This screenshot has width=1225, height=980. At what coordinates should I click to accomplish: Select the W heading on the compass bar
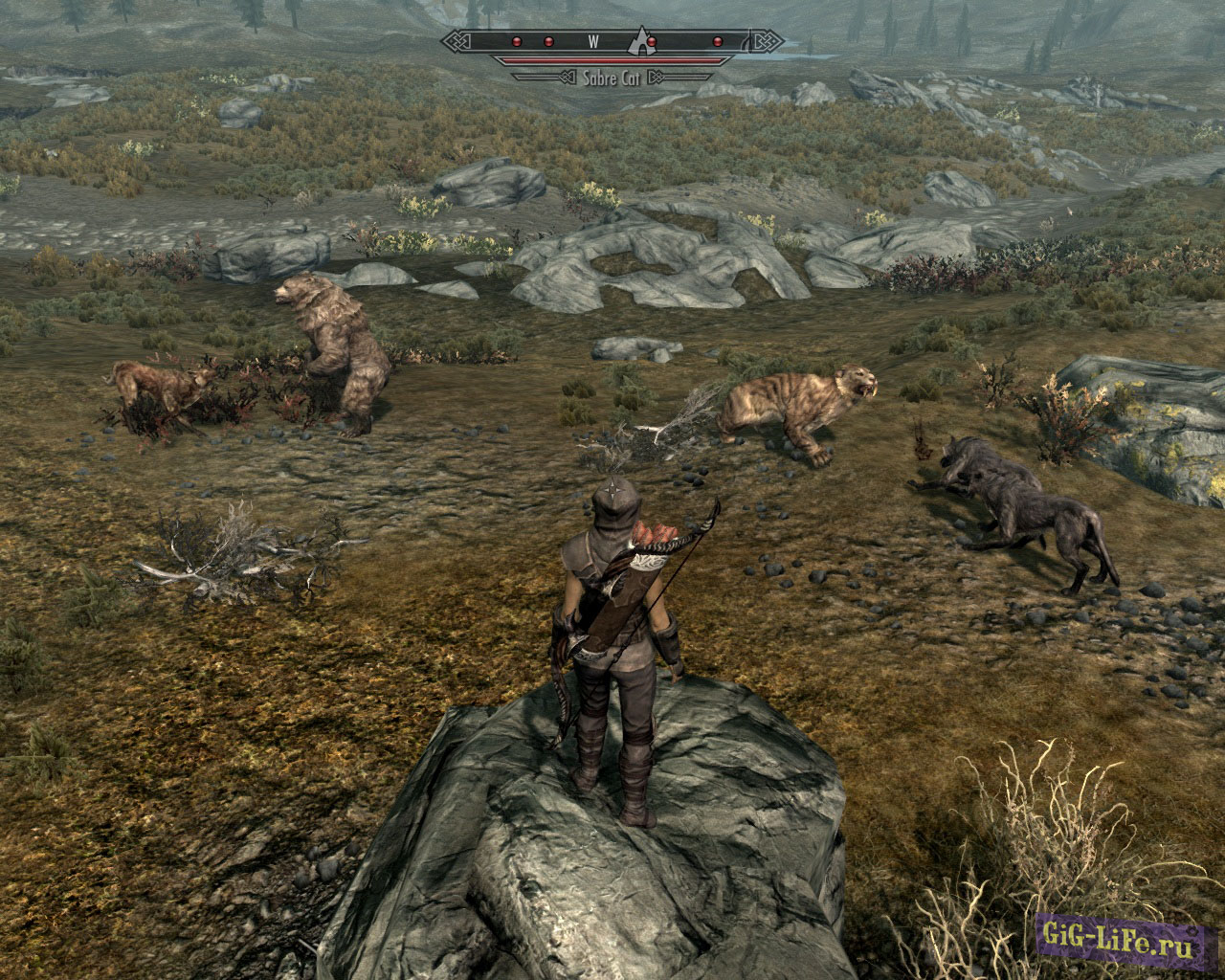(x=593, y=41)
